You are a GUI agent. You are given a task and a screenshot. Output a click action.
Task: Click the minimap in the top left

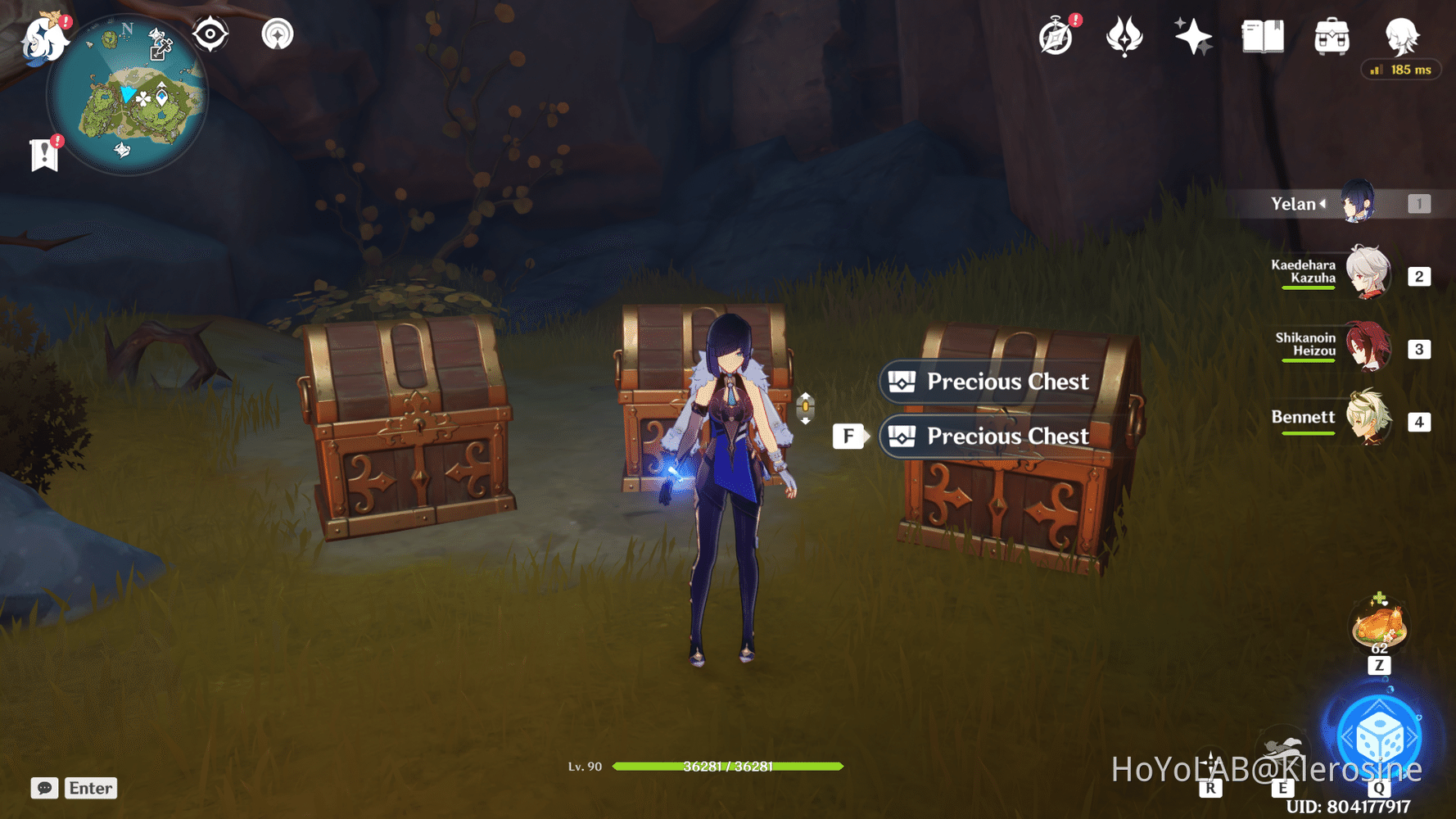click(131, 94)
